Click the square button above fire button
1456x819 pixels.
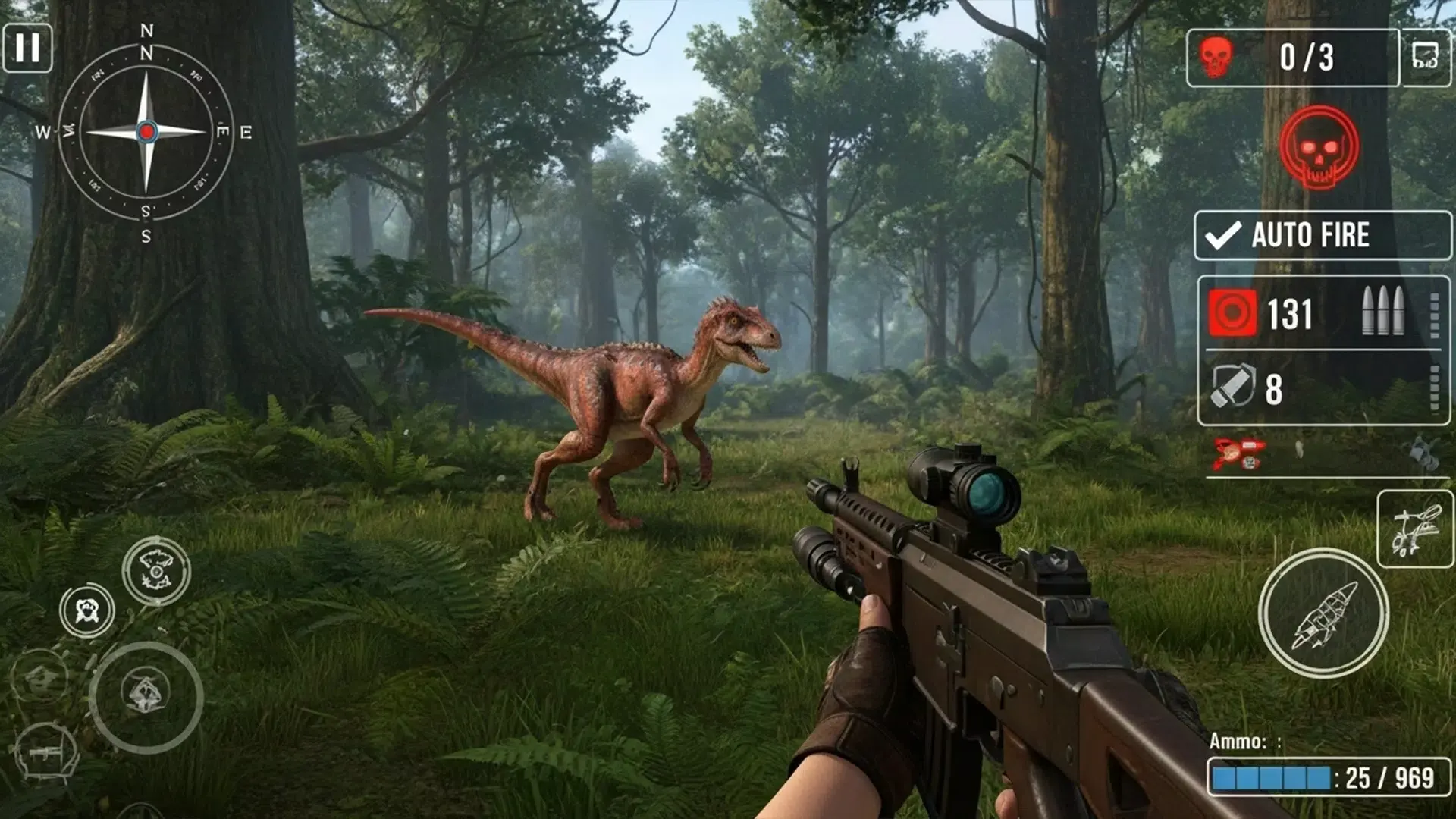[1414, 529]
